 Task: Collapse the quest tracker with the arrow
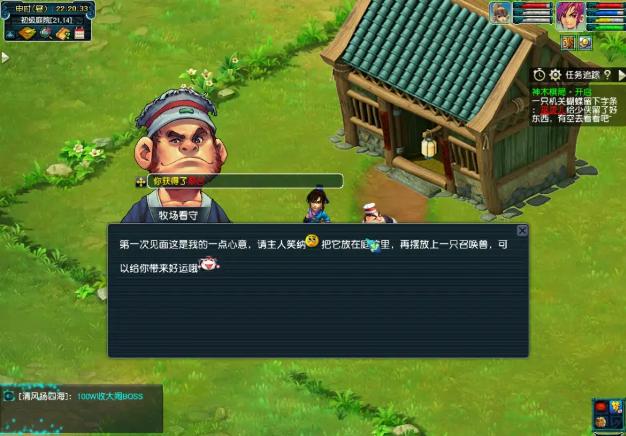tap(620, 75)
